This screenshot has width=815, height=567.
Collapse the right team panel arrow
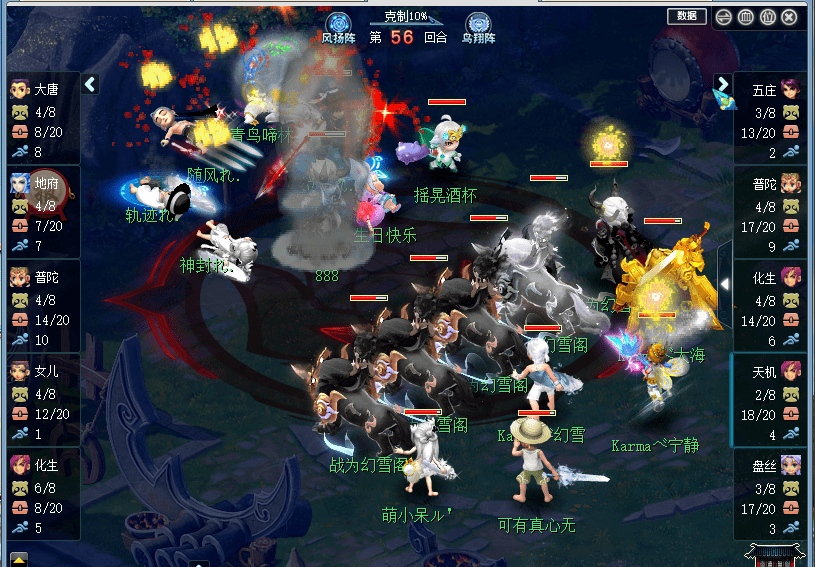point(722,84)
